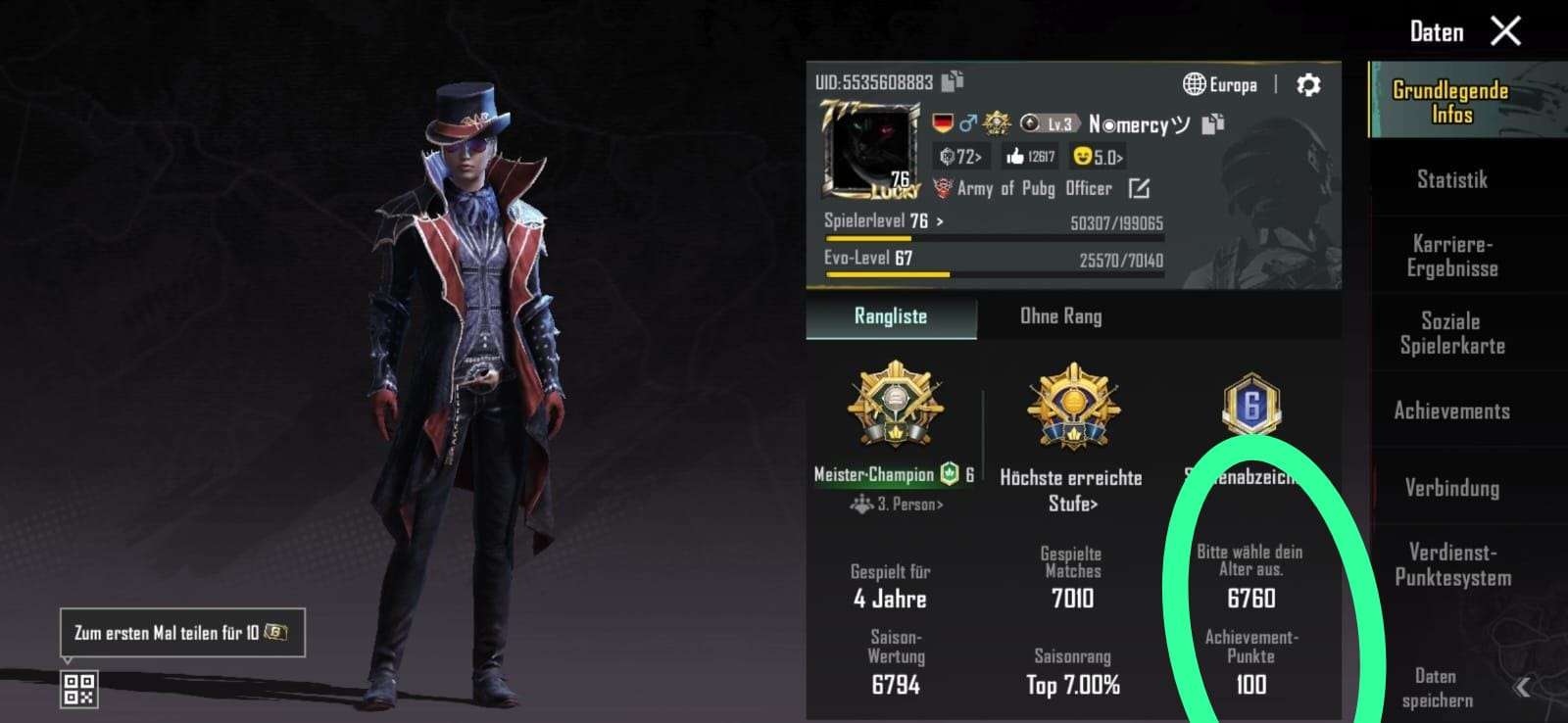Image resolution: width=1568 pixels, height=723 pixels.
Task: Open the likes count 12617
Action: (x=1030, y=156)
